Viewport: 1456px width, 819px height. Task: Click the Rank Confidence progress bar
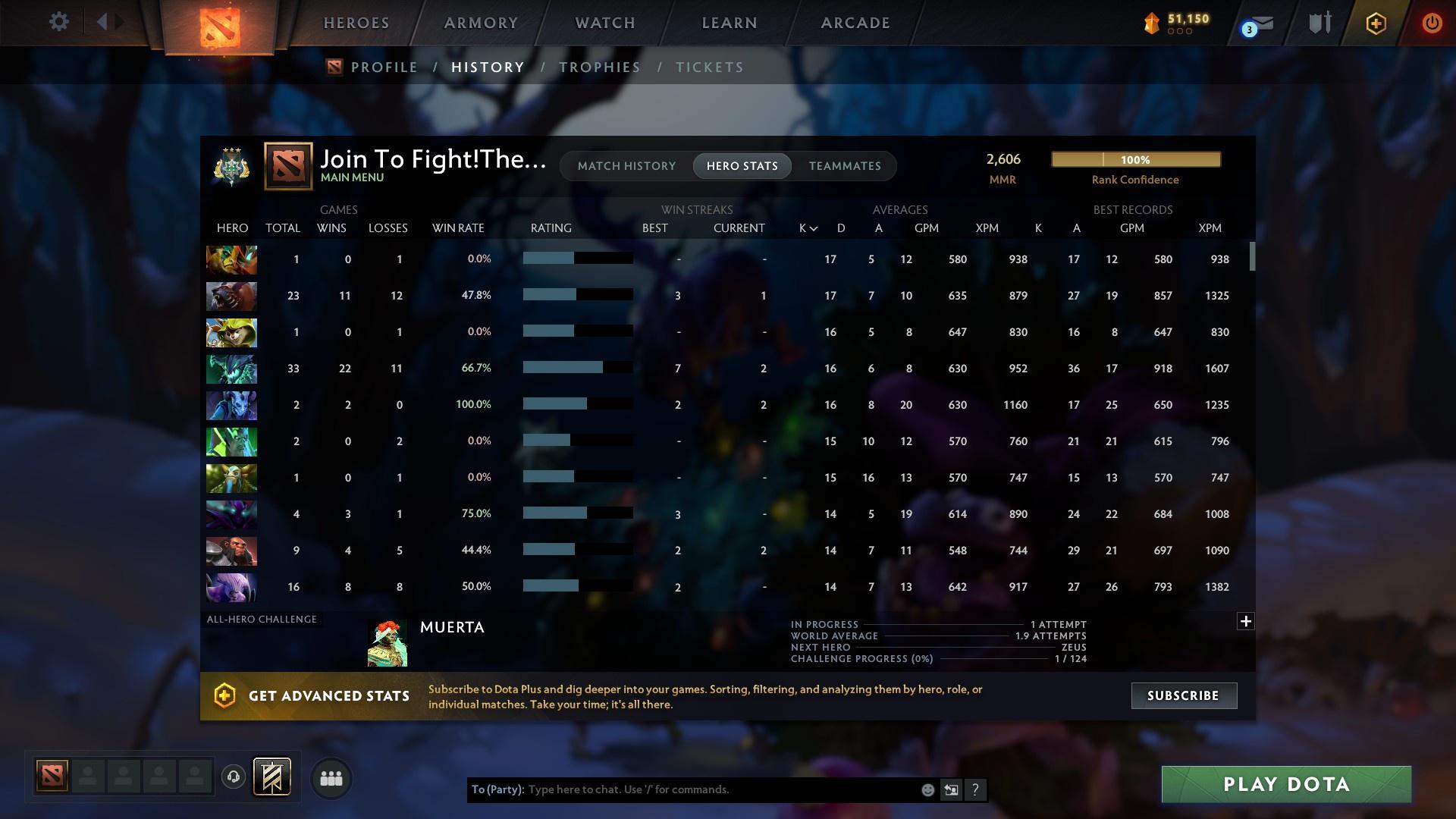[x=1135, y=159]
